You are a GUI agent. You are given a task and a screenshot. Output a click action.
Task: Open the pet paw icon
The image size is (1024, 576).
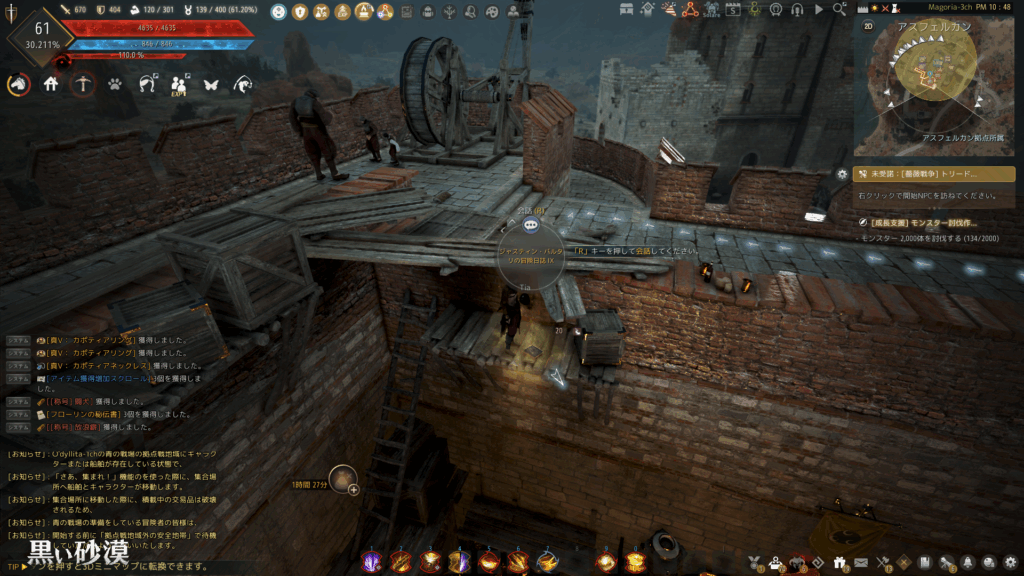tap(116, 85)
